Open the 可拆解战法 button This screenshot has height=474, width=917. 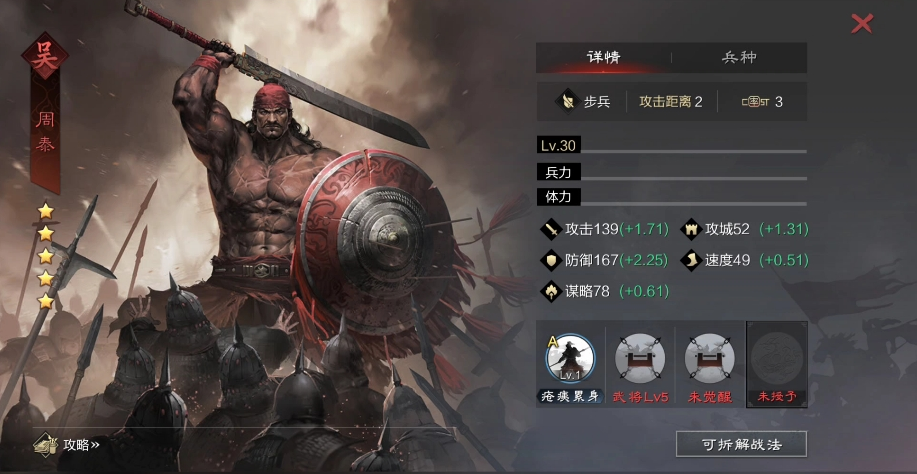tap(741, 444)
